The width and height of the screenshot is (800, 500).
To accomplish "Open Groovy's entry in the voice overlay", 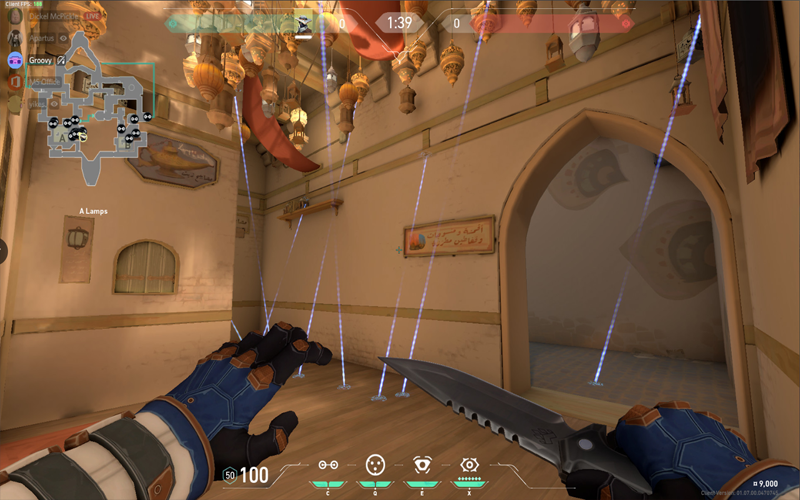I will click(38, 60).
